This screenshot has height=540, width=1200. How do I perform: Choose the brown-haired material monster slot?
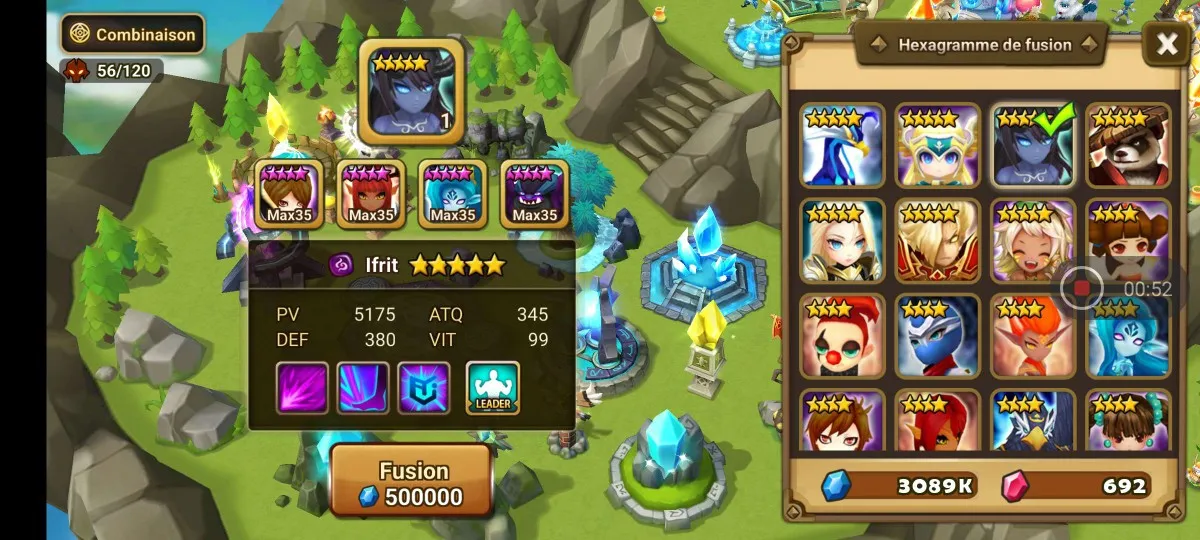289,194
